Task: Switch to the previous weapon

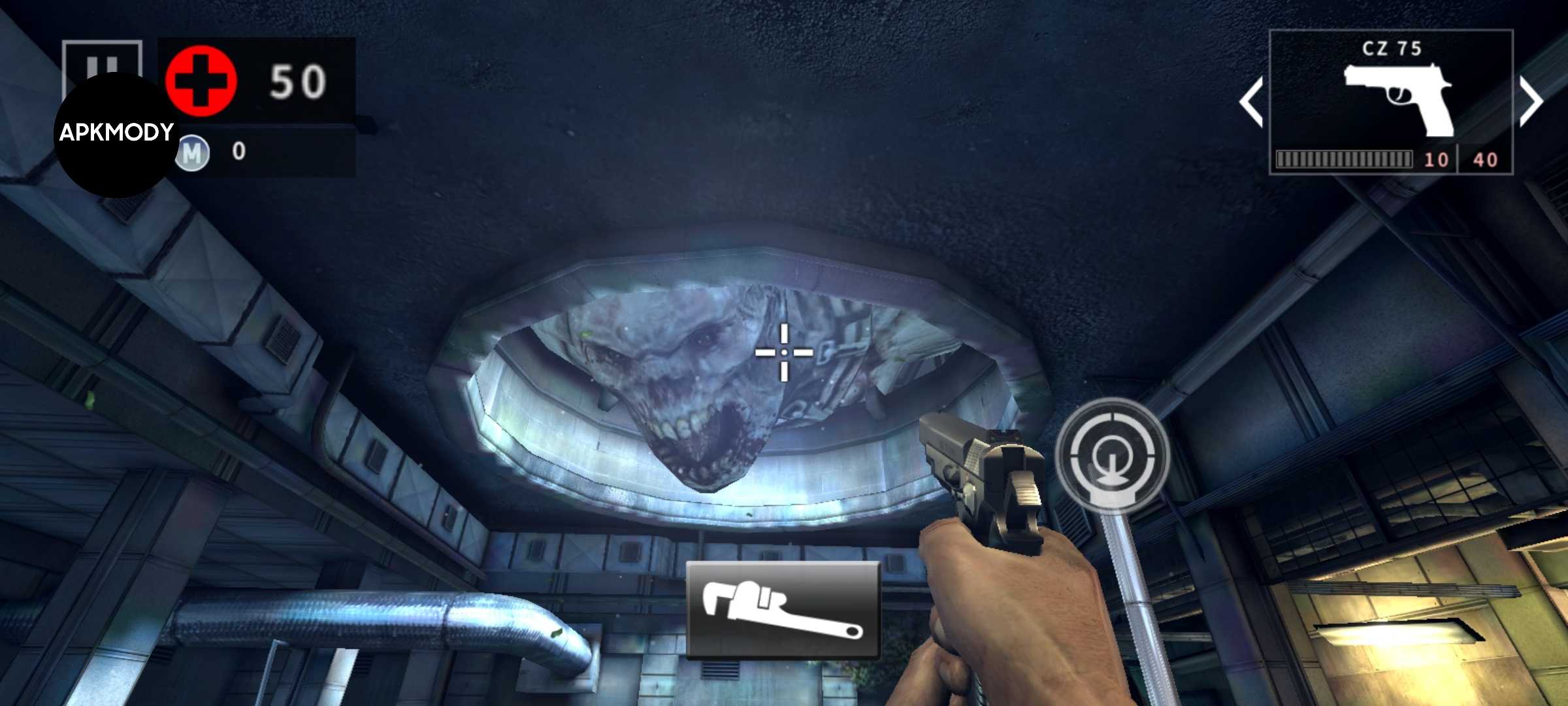Action: pyautogui.click(x=1250, y=101)
